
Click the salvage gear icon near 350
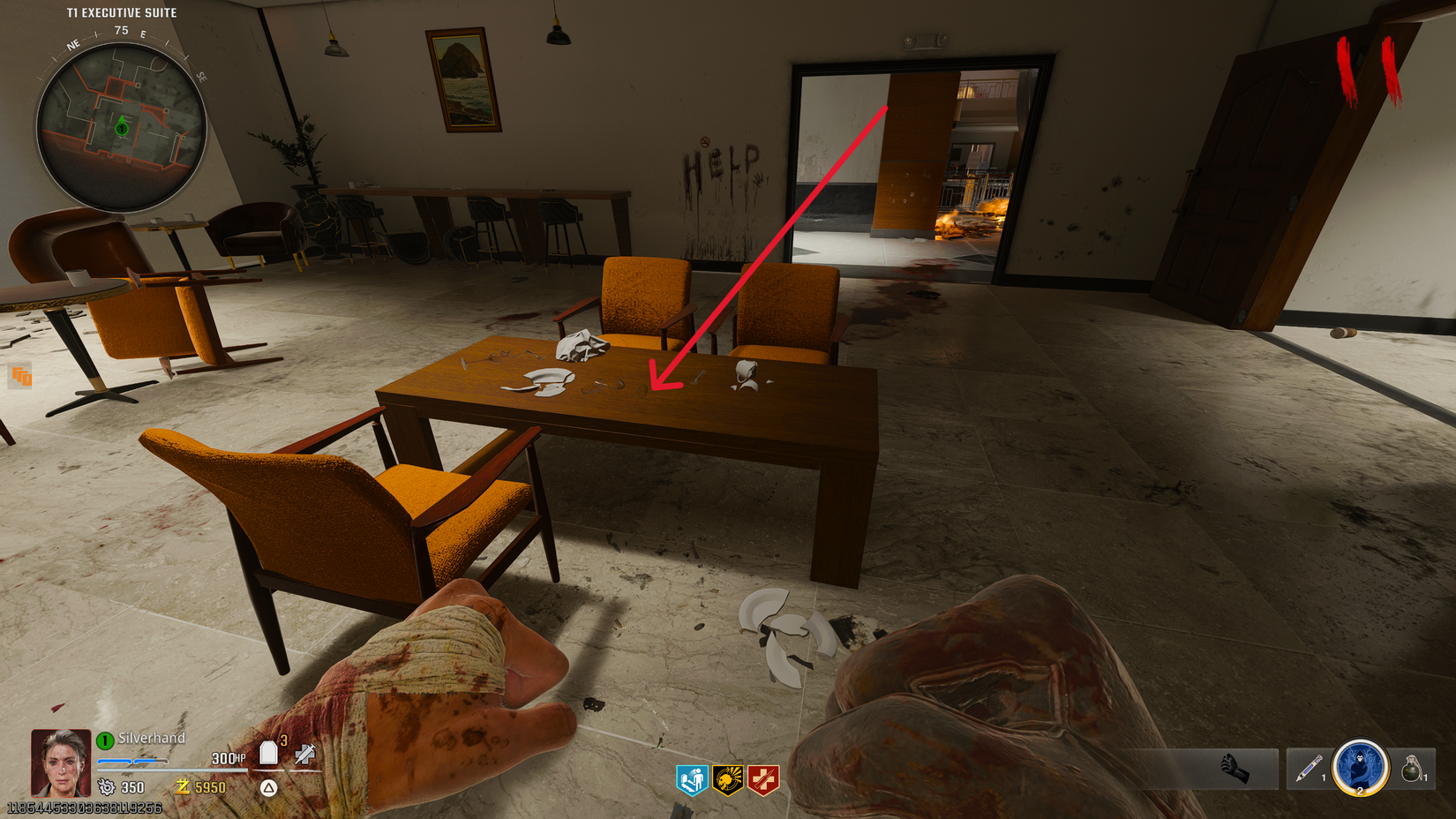coord(106,786)
